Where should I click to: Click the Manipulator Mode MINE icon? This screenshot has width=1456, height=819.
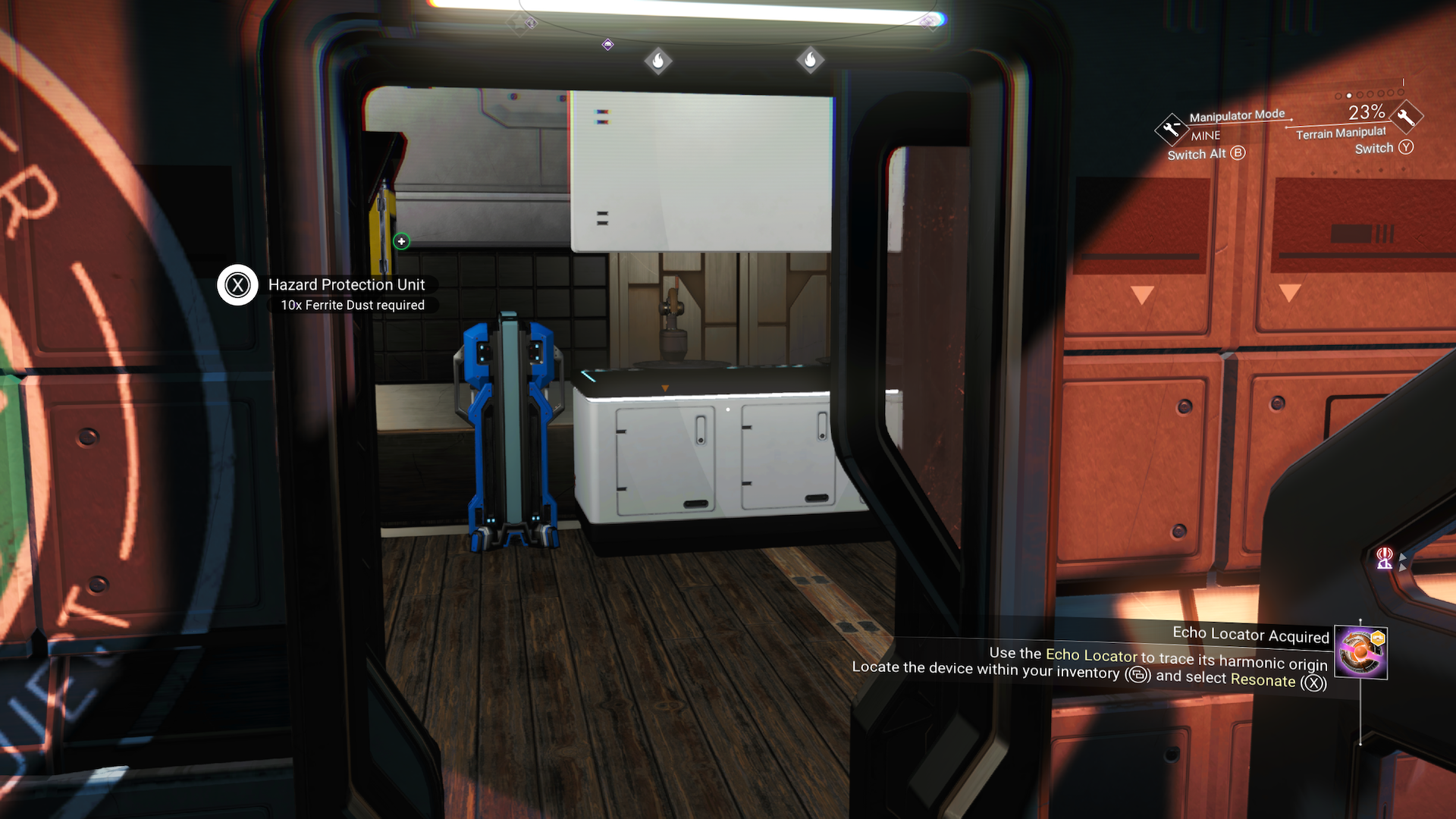pos(1171,130)
